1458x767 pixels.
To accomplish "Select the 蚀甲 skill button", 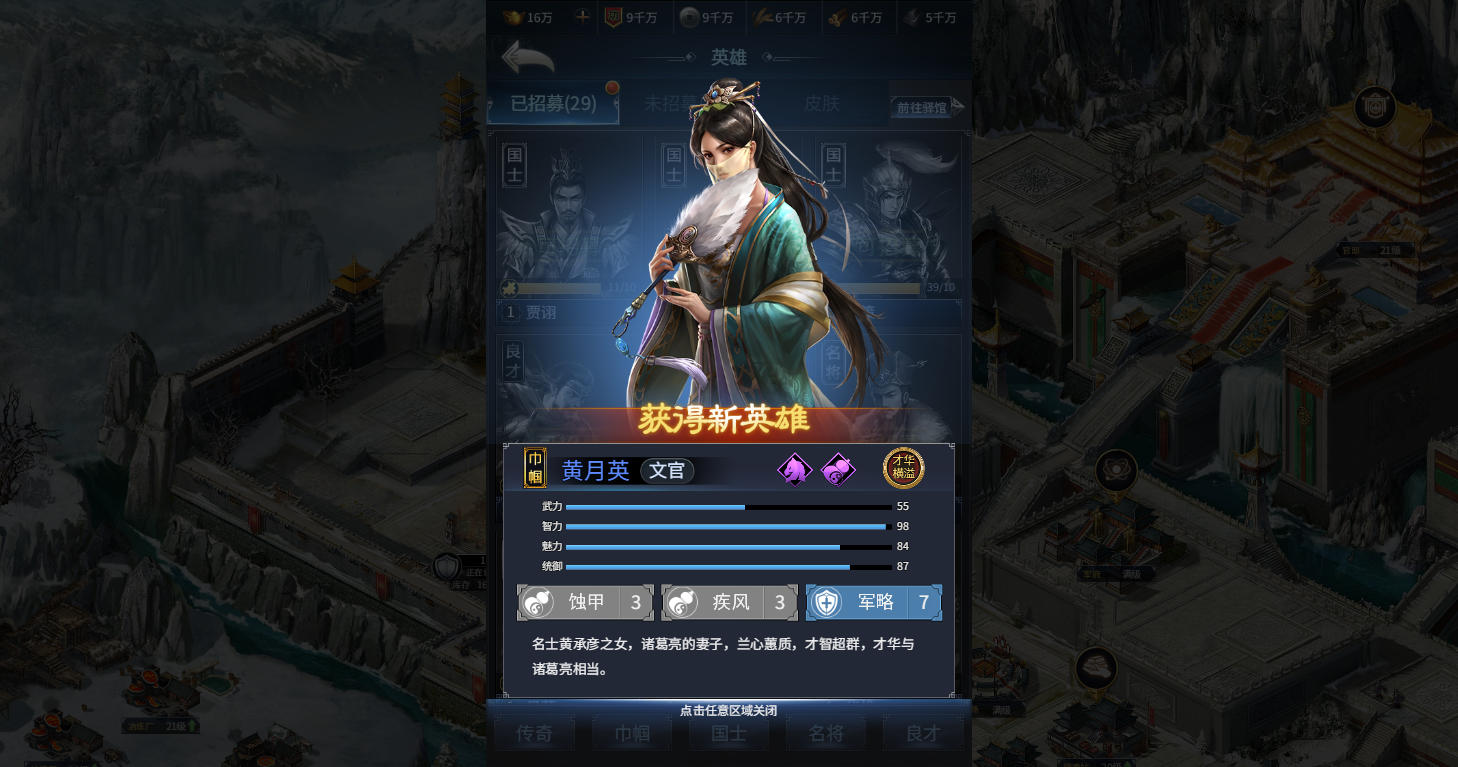I will (x=585, y=602).
